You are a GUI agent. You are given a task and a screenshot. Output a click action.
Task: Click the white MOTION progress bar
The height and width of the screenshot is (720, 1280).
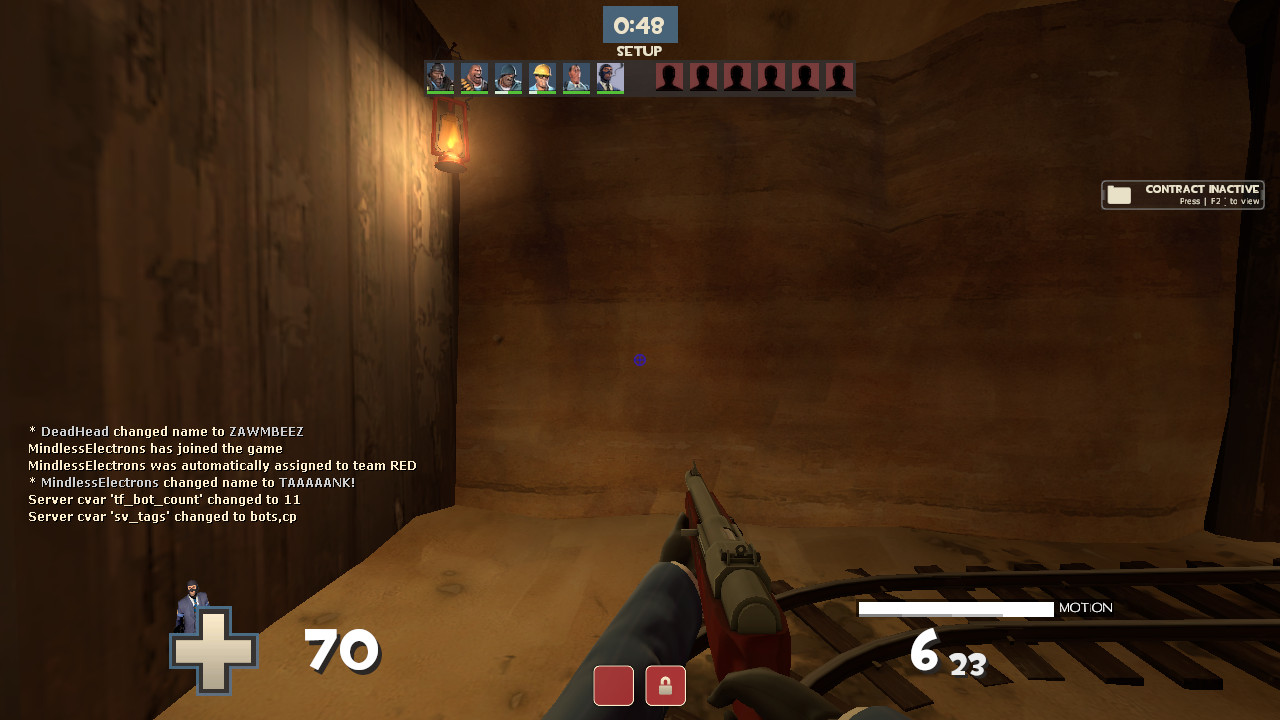coord(955,608)
